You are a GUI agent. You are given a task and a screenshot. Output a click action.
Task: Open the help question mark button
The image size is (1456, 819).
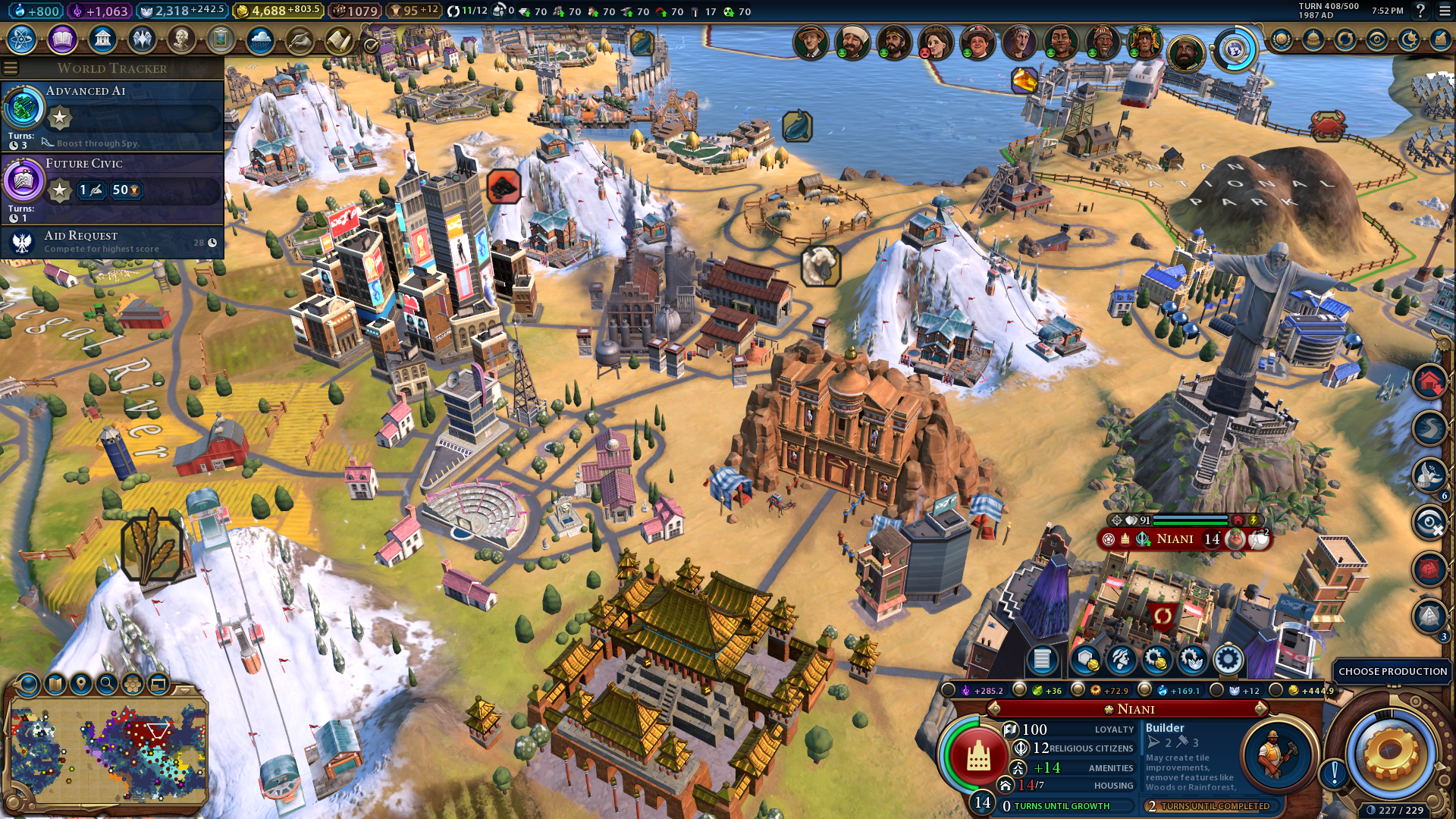[1420, 11]
